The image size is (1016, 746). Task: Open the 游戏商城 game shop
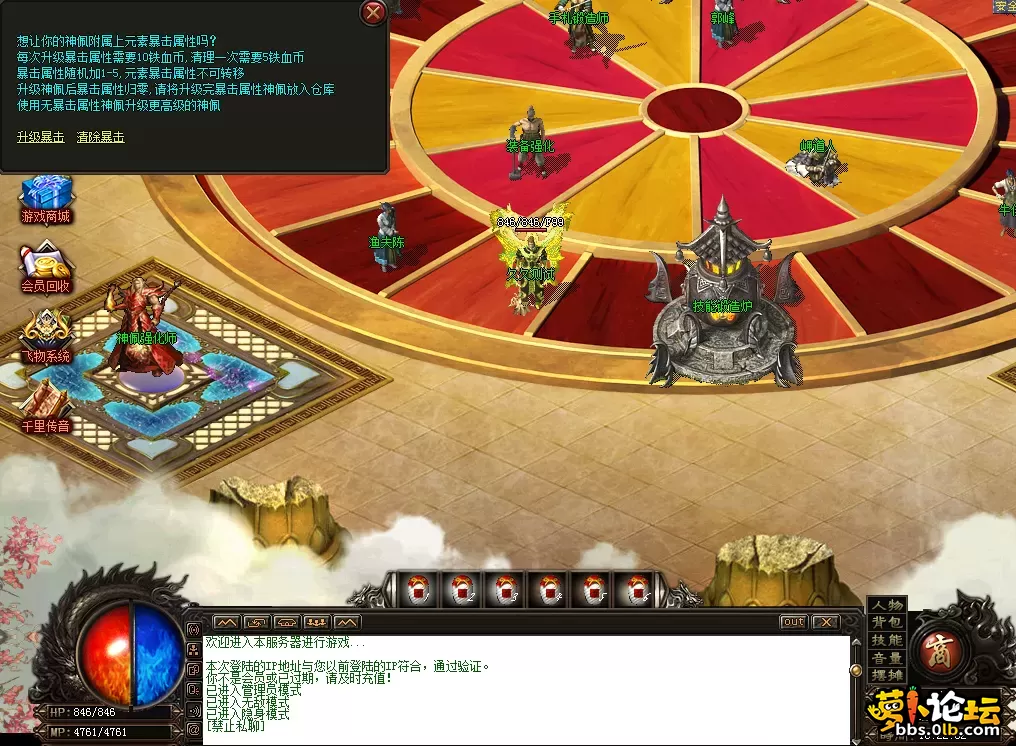[46, 199]
